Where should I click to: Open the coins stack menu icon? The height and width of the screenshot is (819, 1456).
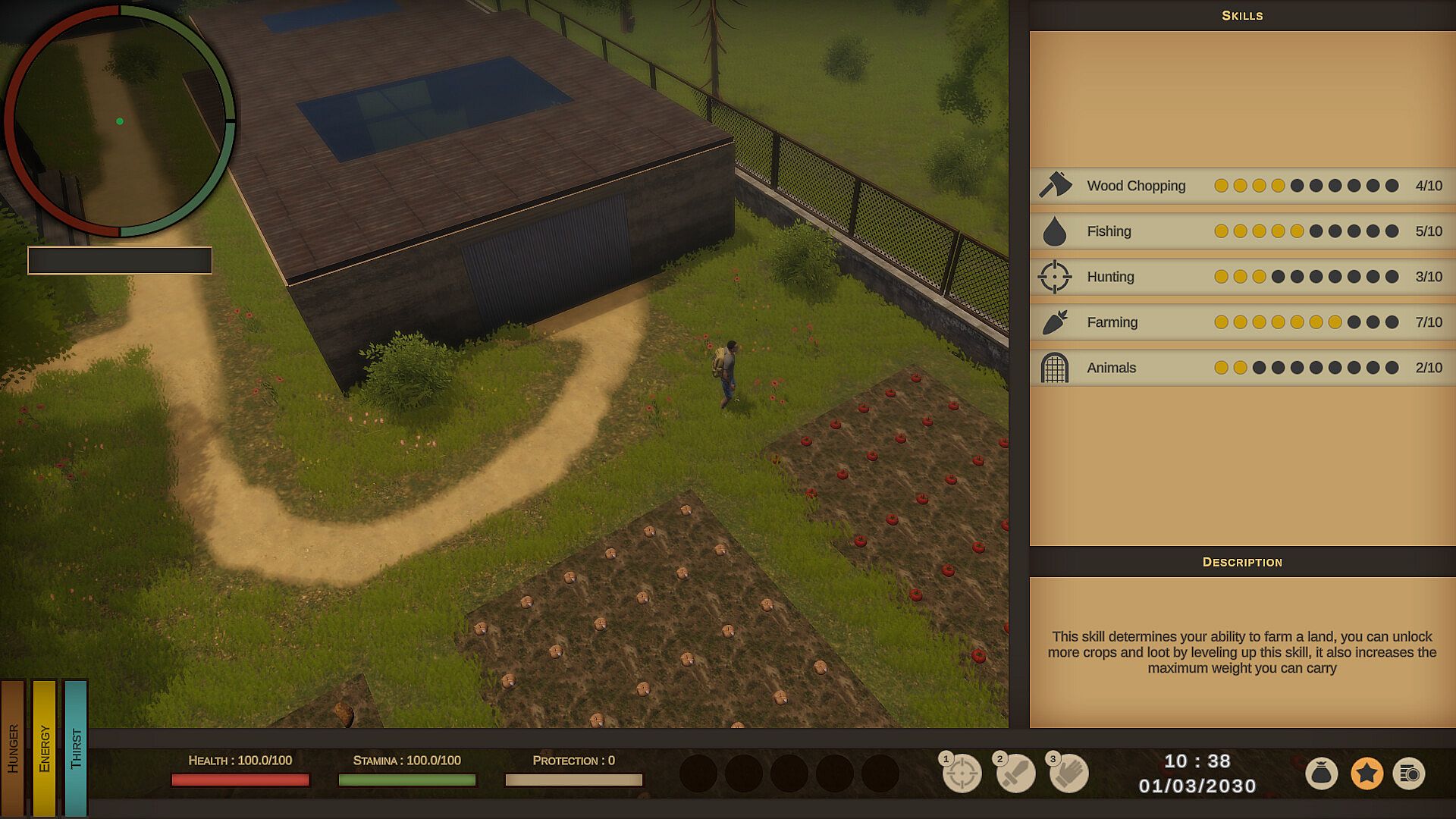click(x=1410, y=773)
